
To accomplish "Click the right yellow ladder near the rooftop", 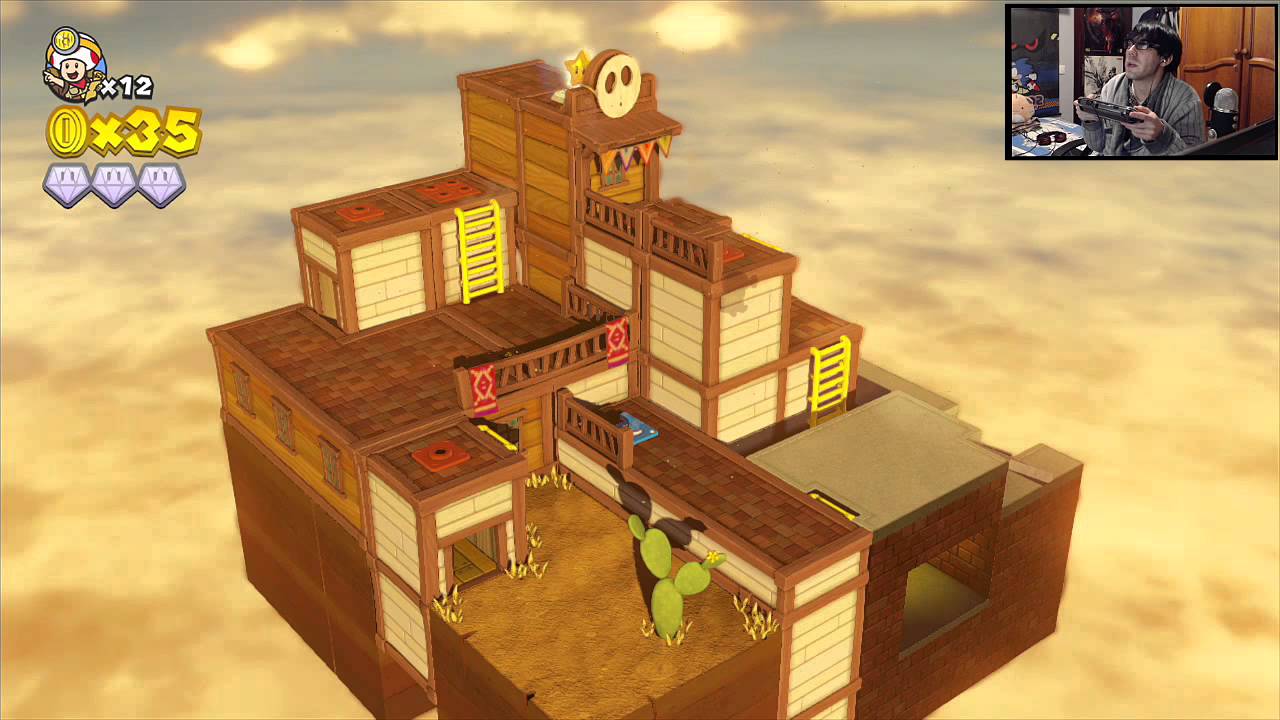I will [828, 378].
